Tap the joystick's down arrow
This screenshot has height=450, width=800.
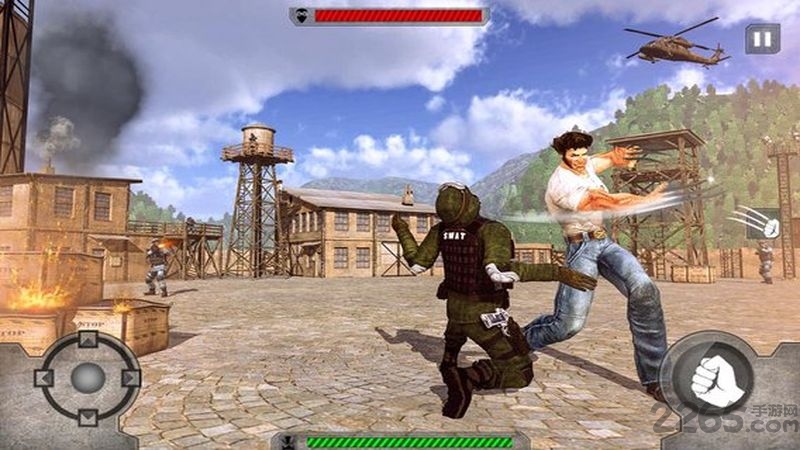pos(87,416)
